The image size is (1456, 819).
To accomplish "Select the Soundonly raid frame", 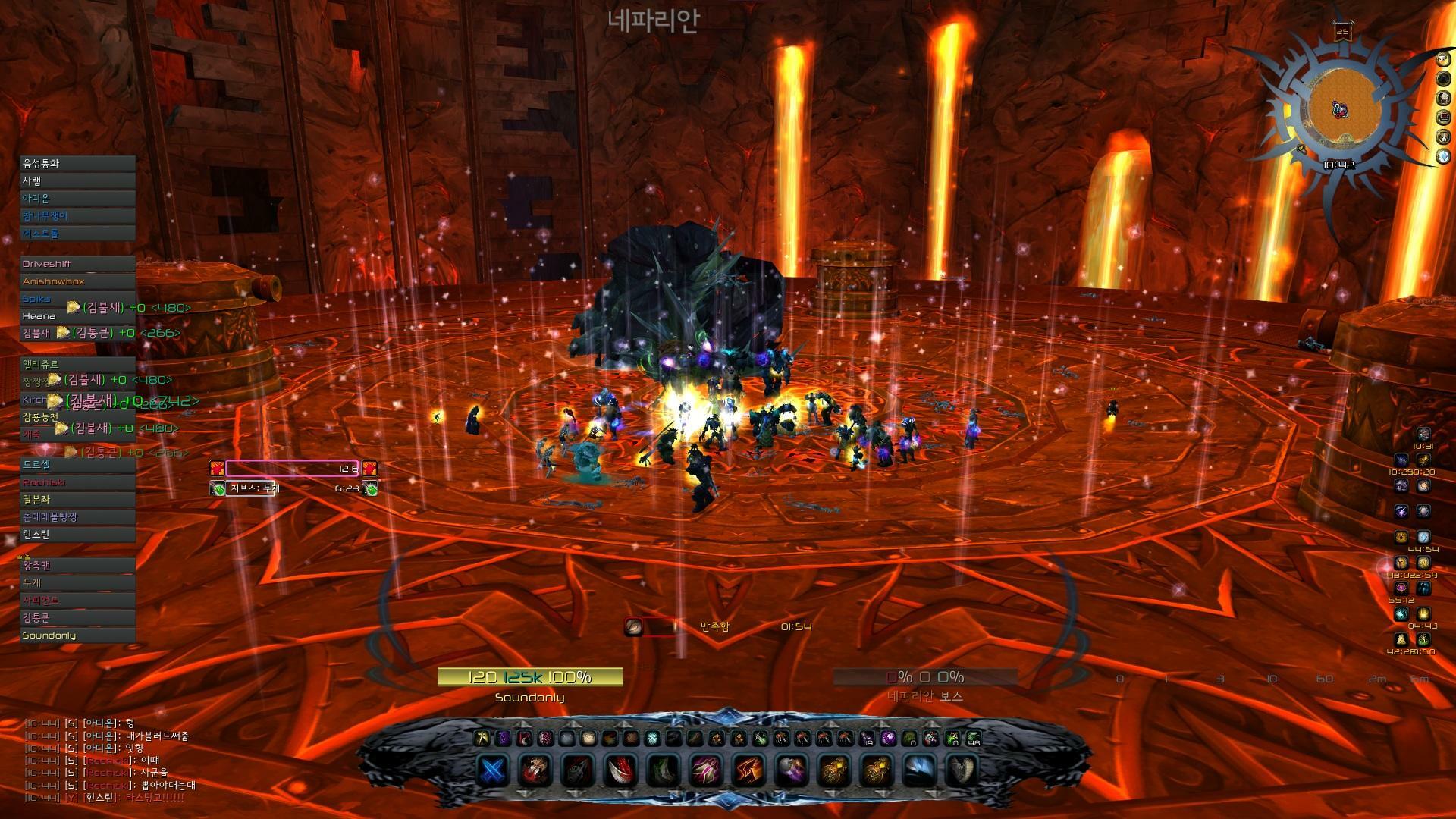I will tap(77, 635).
